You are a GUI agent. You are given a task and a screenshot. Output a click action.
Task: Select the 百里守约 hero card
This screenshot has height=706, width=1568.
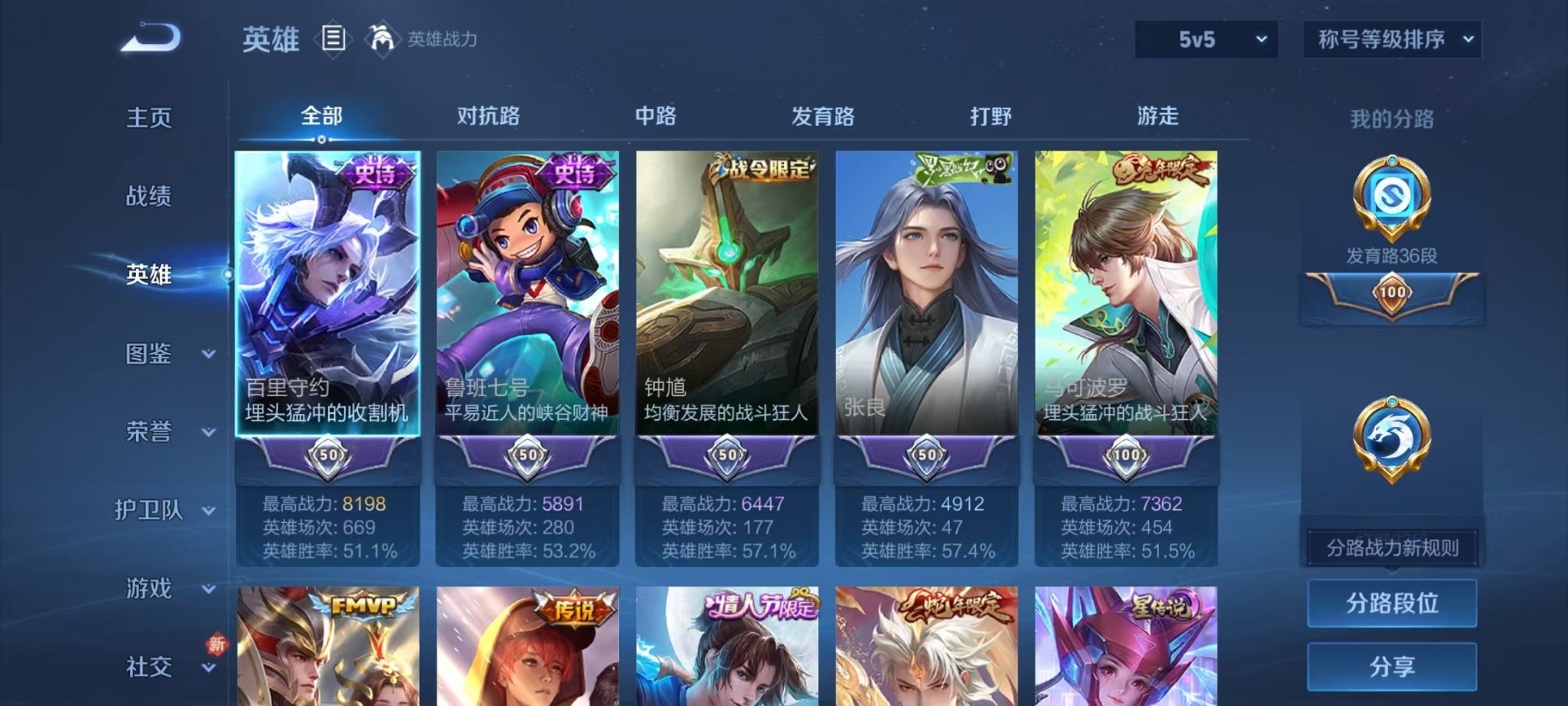coord(328,308)
